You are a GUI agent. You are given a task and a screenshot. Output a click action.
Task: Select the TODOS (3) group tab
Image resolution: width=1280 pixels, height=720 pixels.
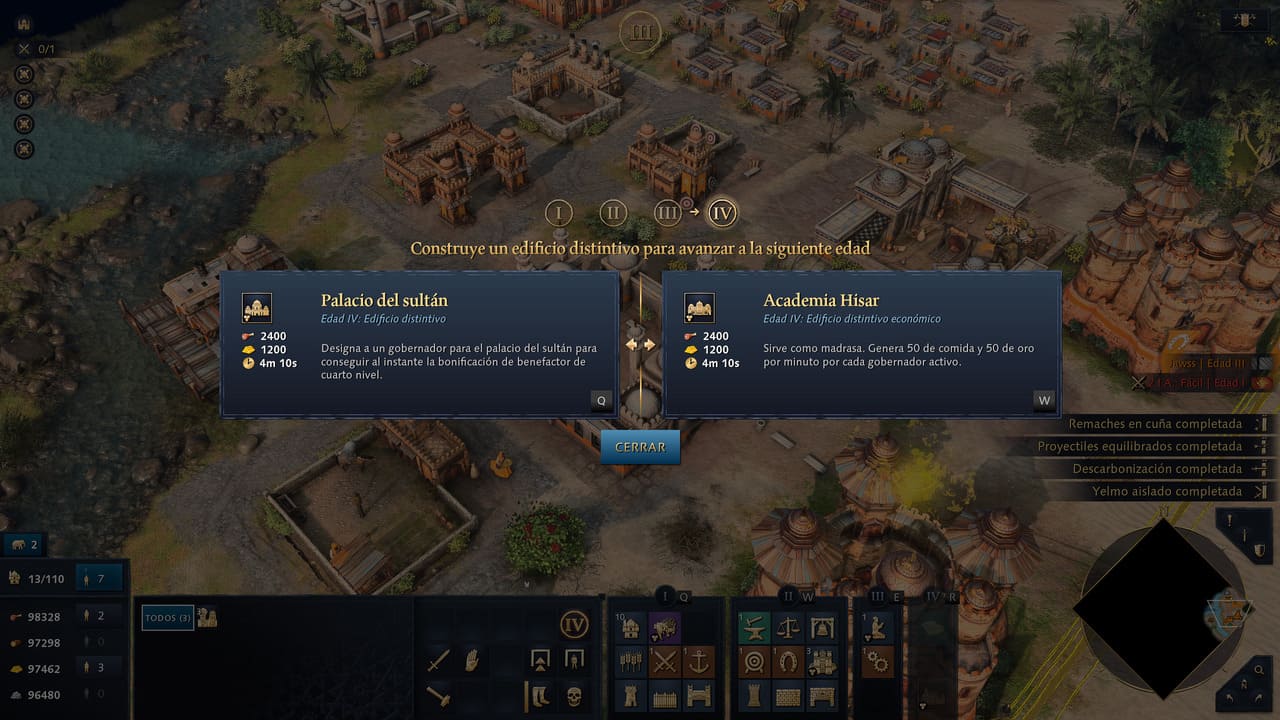[x=167, y=618]
